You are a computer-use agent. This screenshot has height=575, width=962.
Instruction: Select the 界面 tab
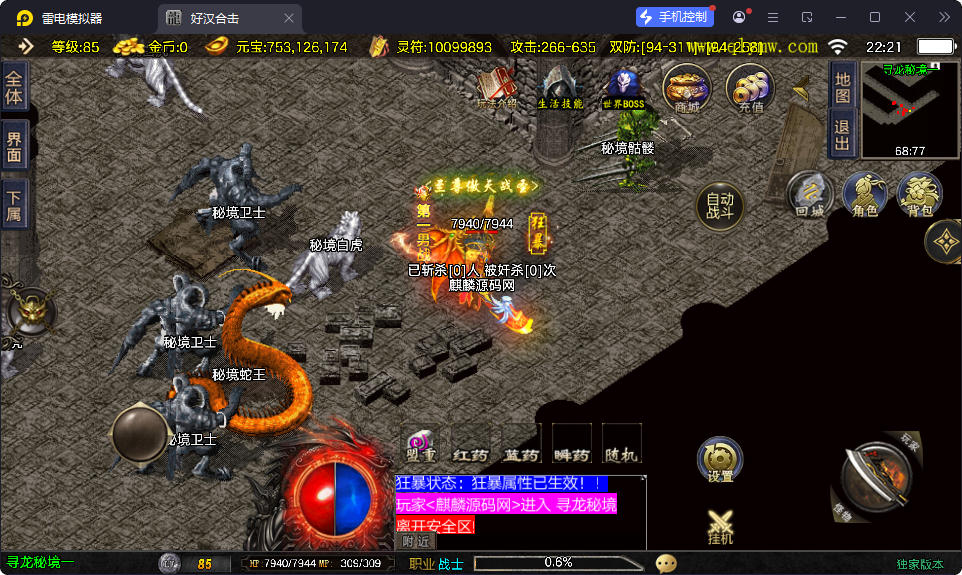[x=14, y=147]
